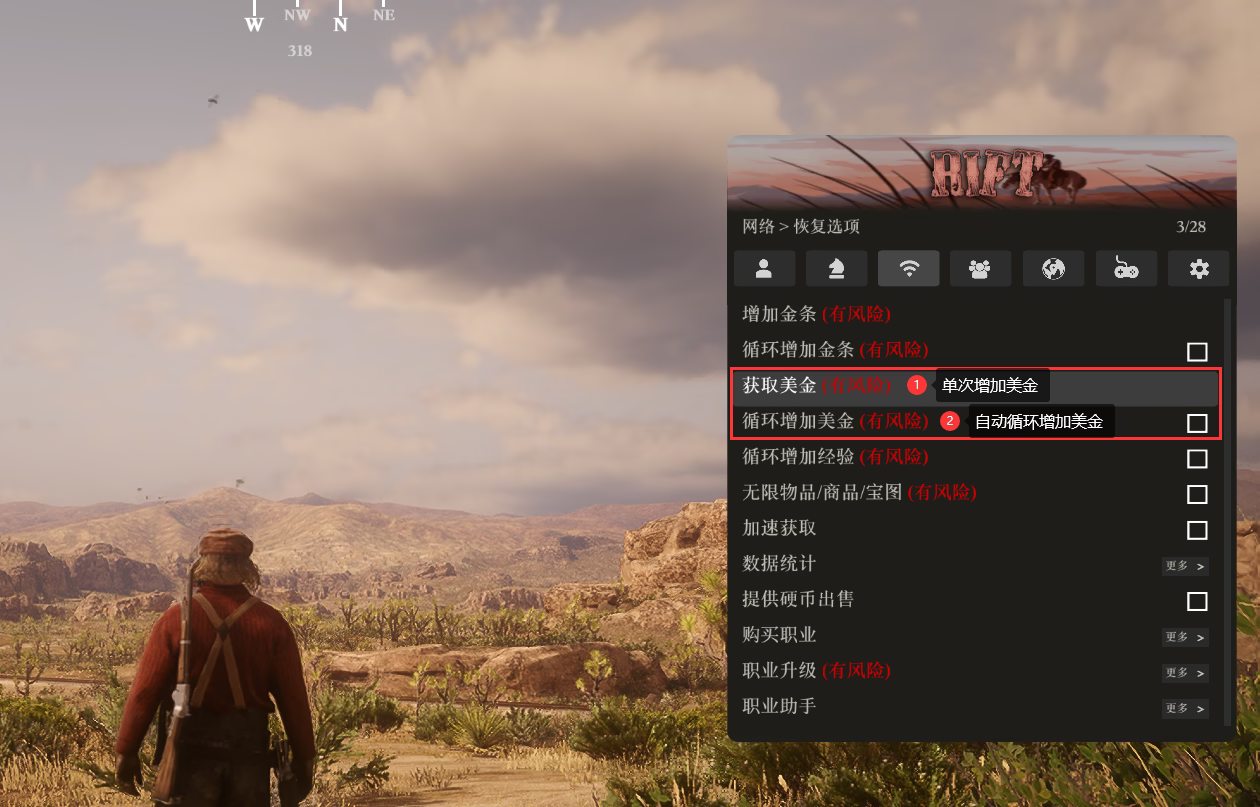
Task: Enable the 加速获取 checkbox
Action: 1197,530
